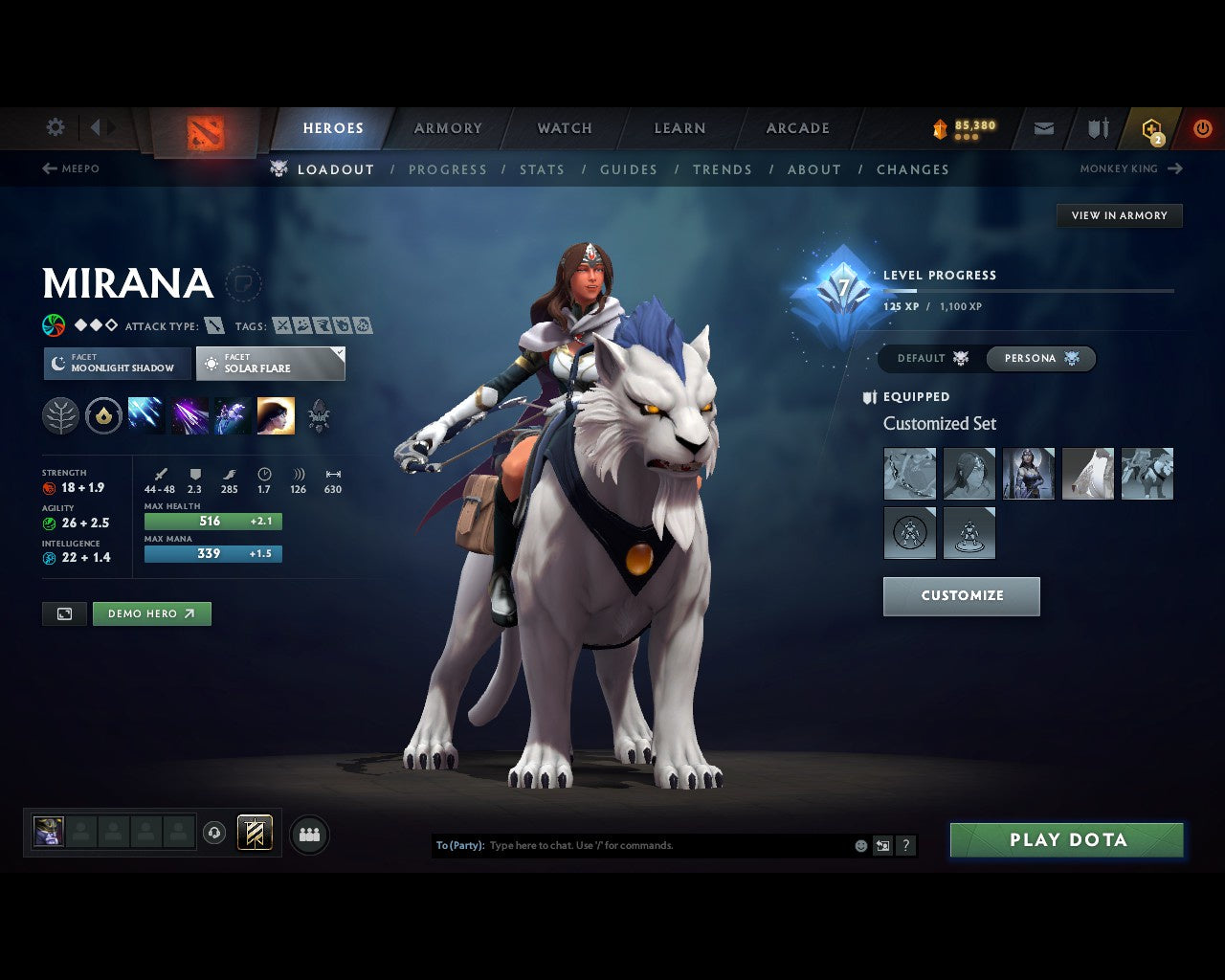Click the Moonlight Shadow ultimate icon

click(x=276, y=414)
